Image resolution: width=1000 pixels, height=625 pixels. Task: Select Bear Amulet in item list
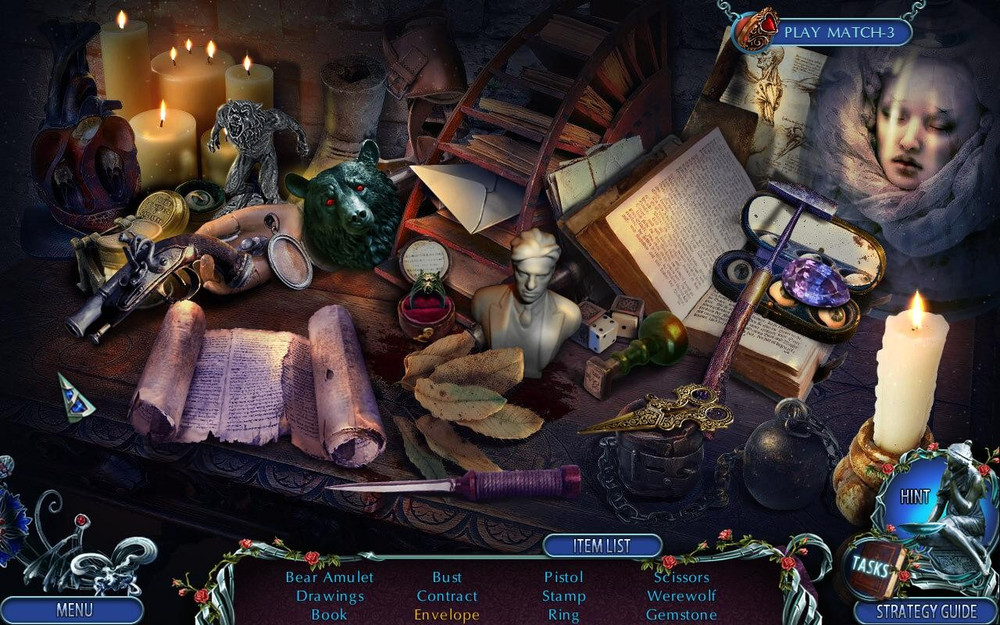coord(329,577)
